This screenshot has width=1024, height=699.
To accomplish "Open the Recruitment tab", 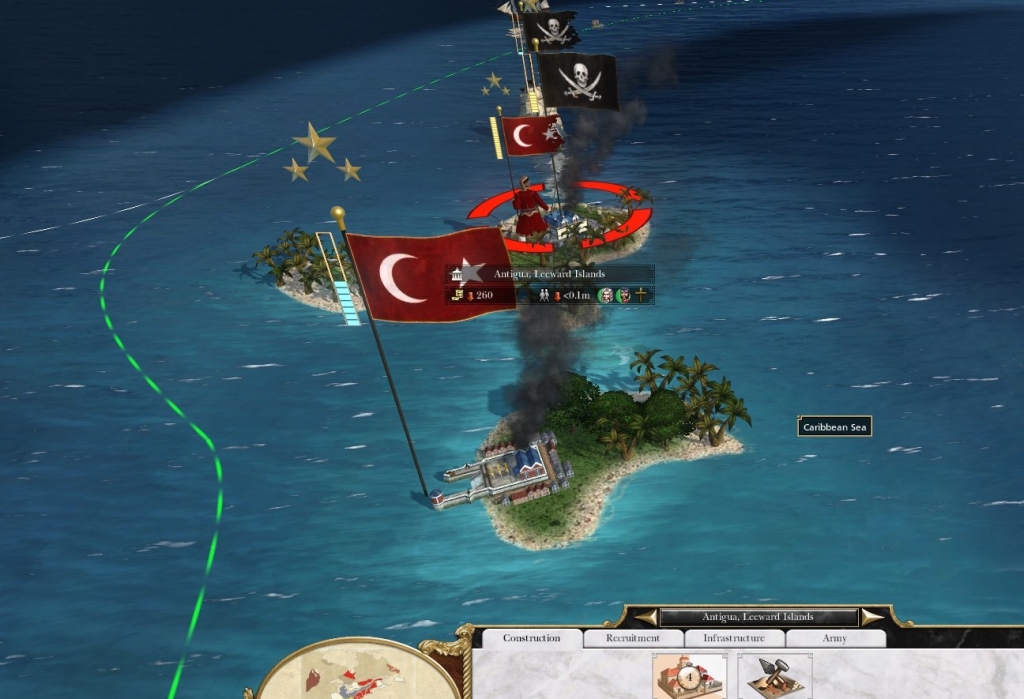I will 633,638.
